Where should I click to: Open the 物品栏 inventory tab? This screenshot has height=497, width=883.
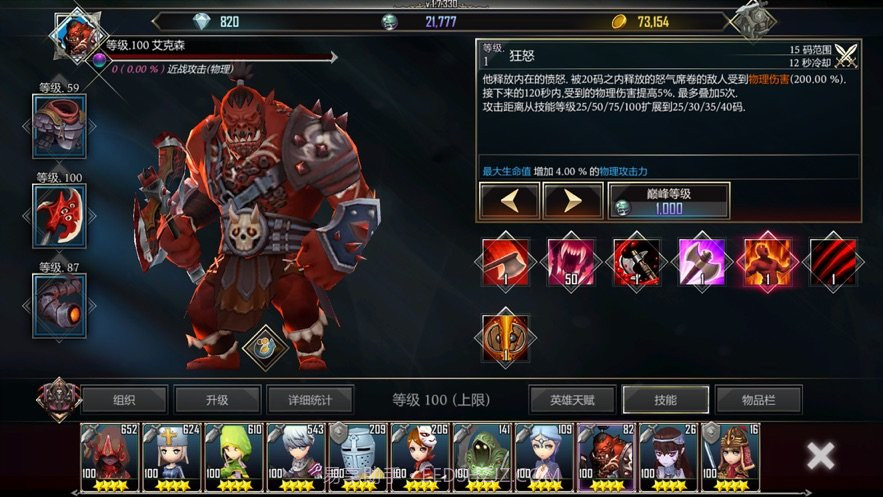[x=758, y=400]
